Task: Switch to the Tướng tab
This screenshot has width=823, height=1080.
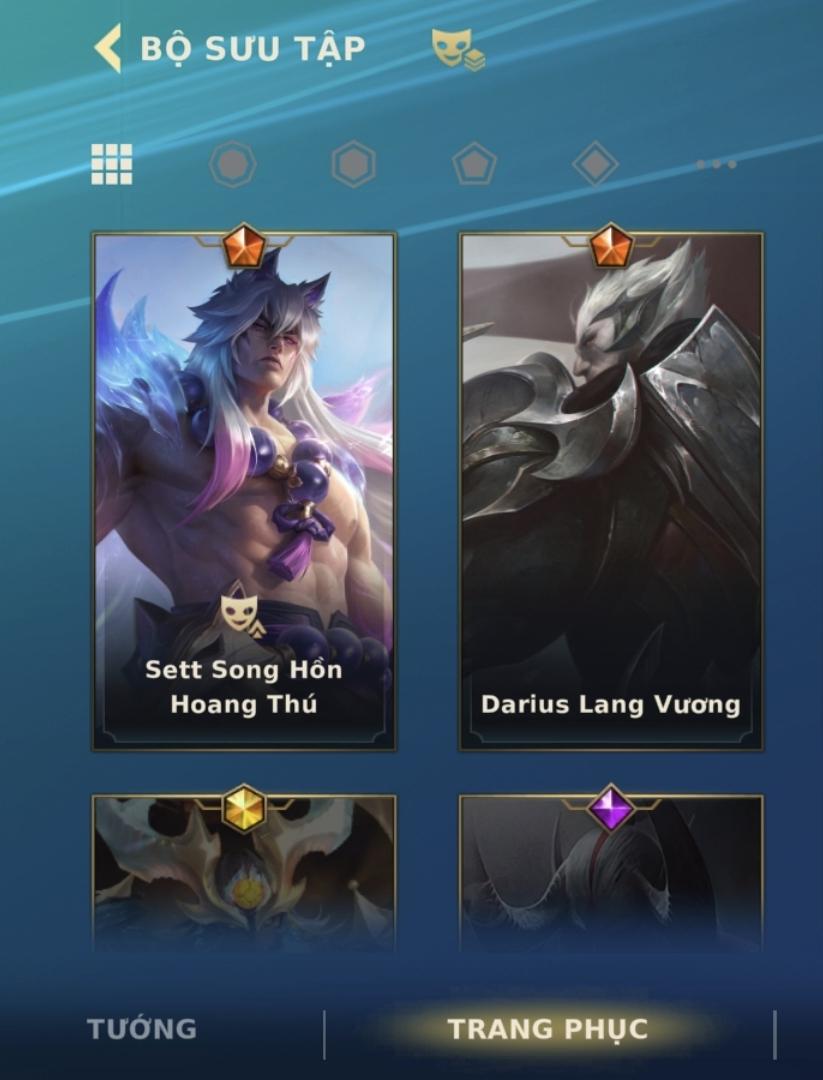Action: 142,1029
